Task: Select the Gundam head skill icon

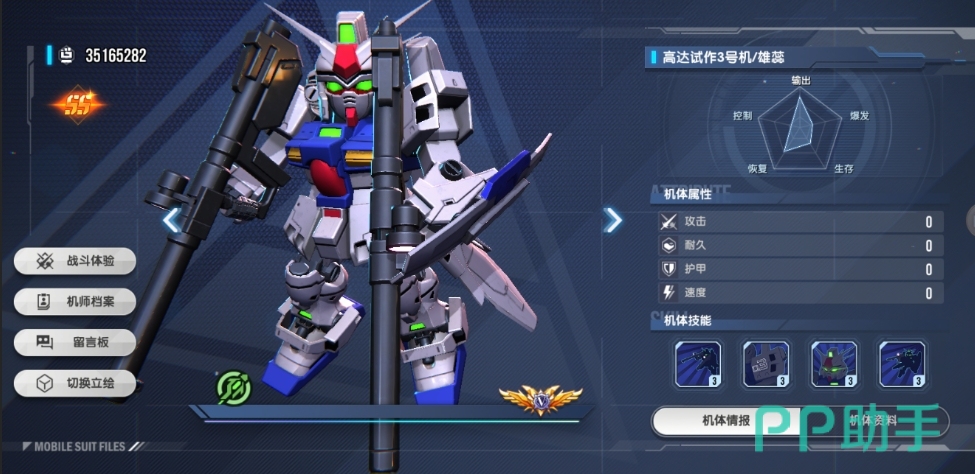Action: 834,364
